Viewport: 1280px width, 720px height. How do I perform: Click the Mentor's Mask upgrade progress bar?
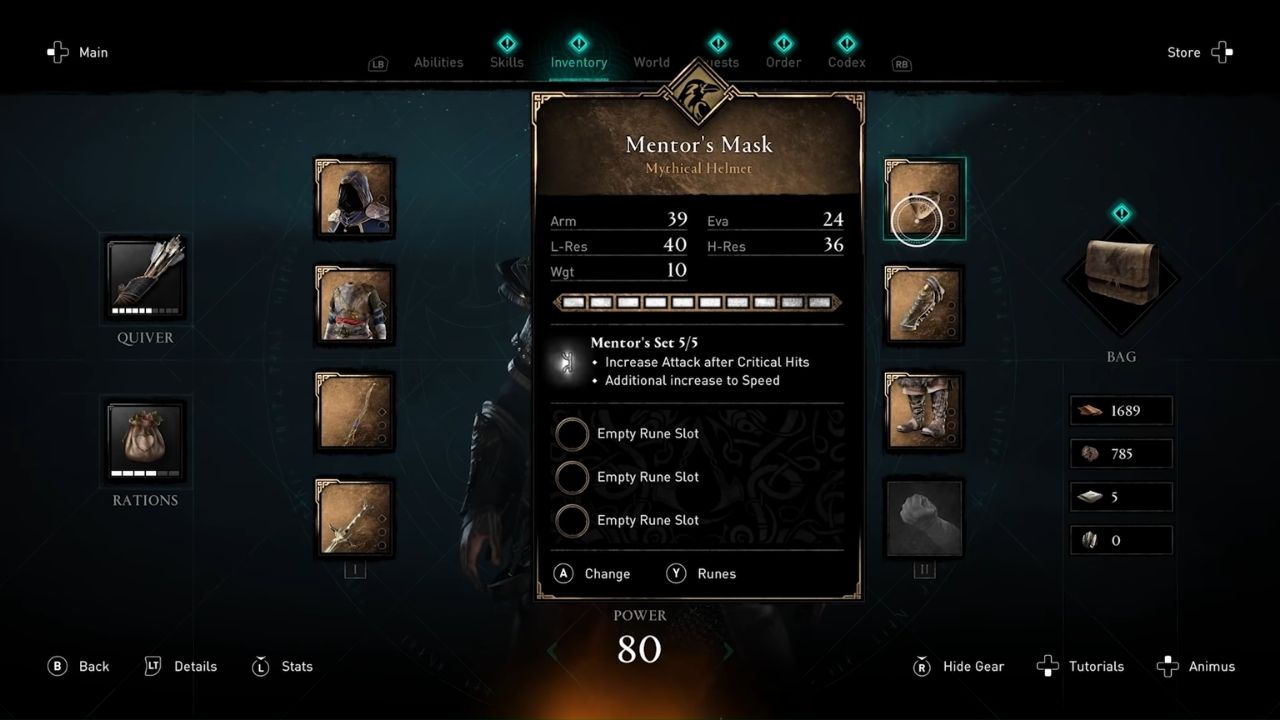697,301
